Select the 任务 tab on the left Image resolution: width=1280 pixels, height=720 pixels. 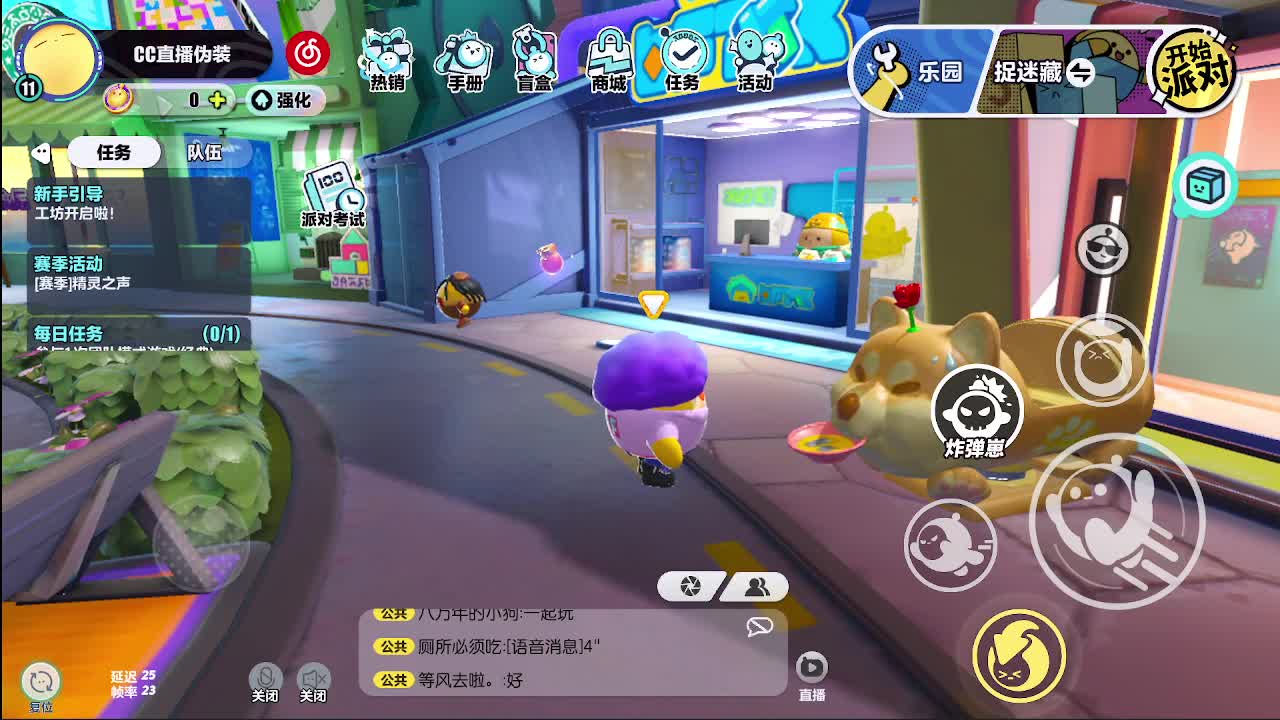(x=114, y=152)
